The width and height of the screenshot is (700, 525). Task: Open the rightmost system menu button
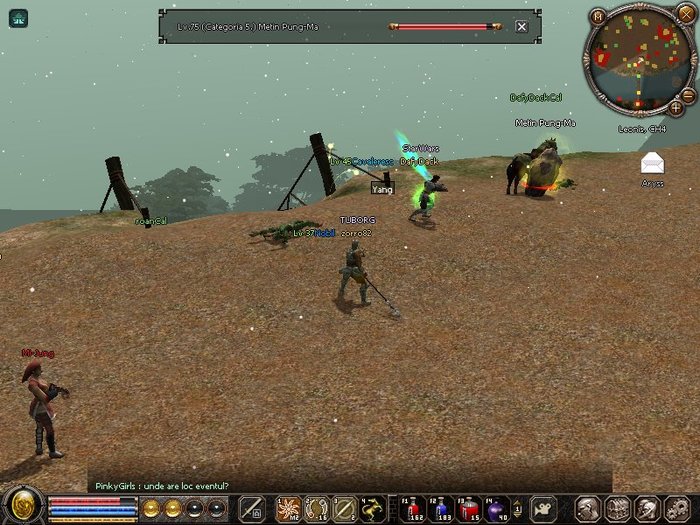[x=678, y=508]
